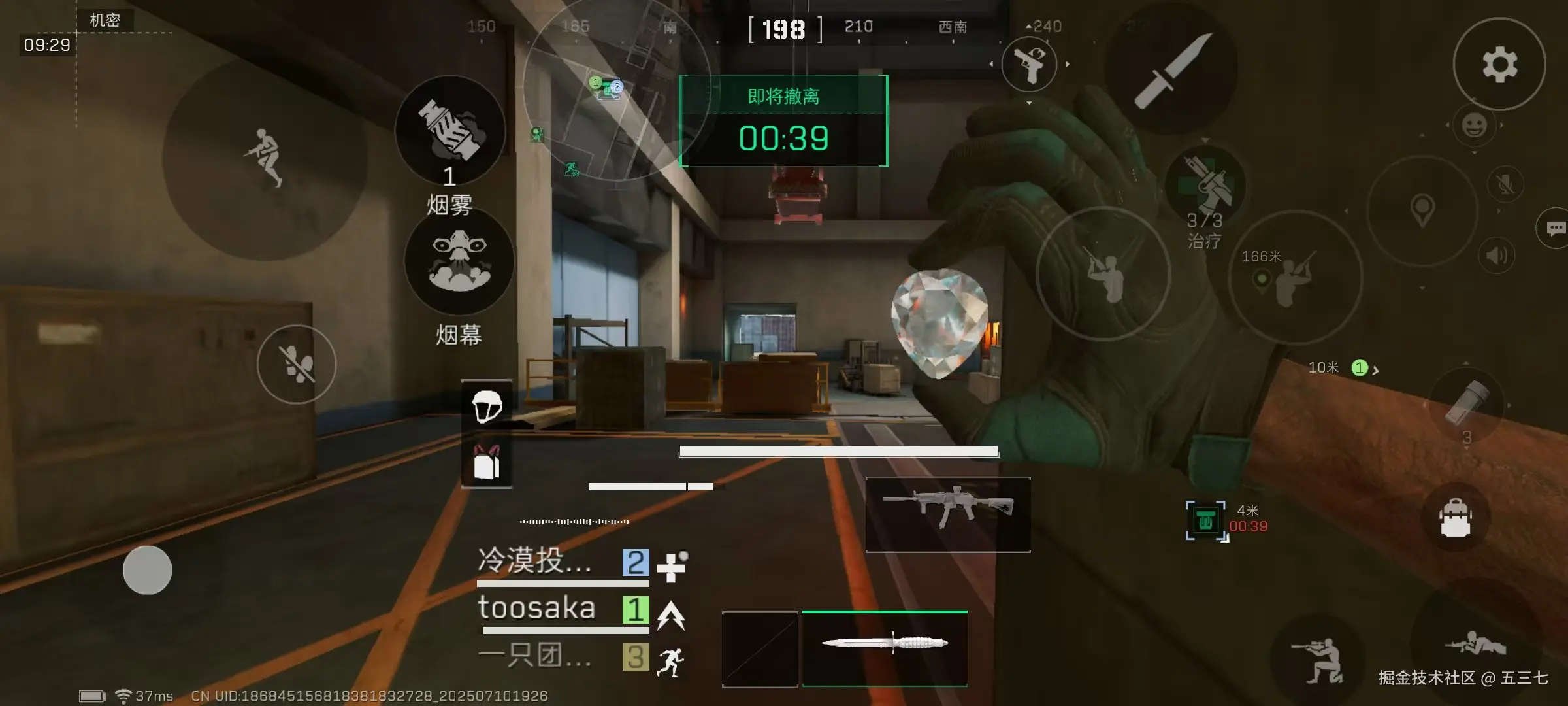Open the emoji emote wheel
The image size is (1568, 706).
1474,125
